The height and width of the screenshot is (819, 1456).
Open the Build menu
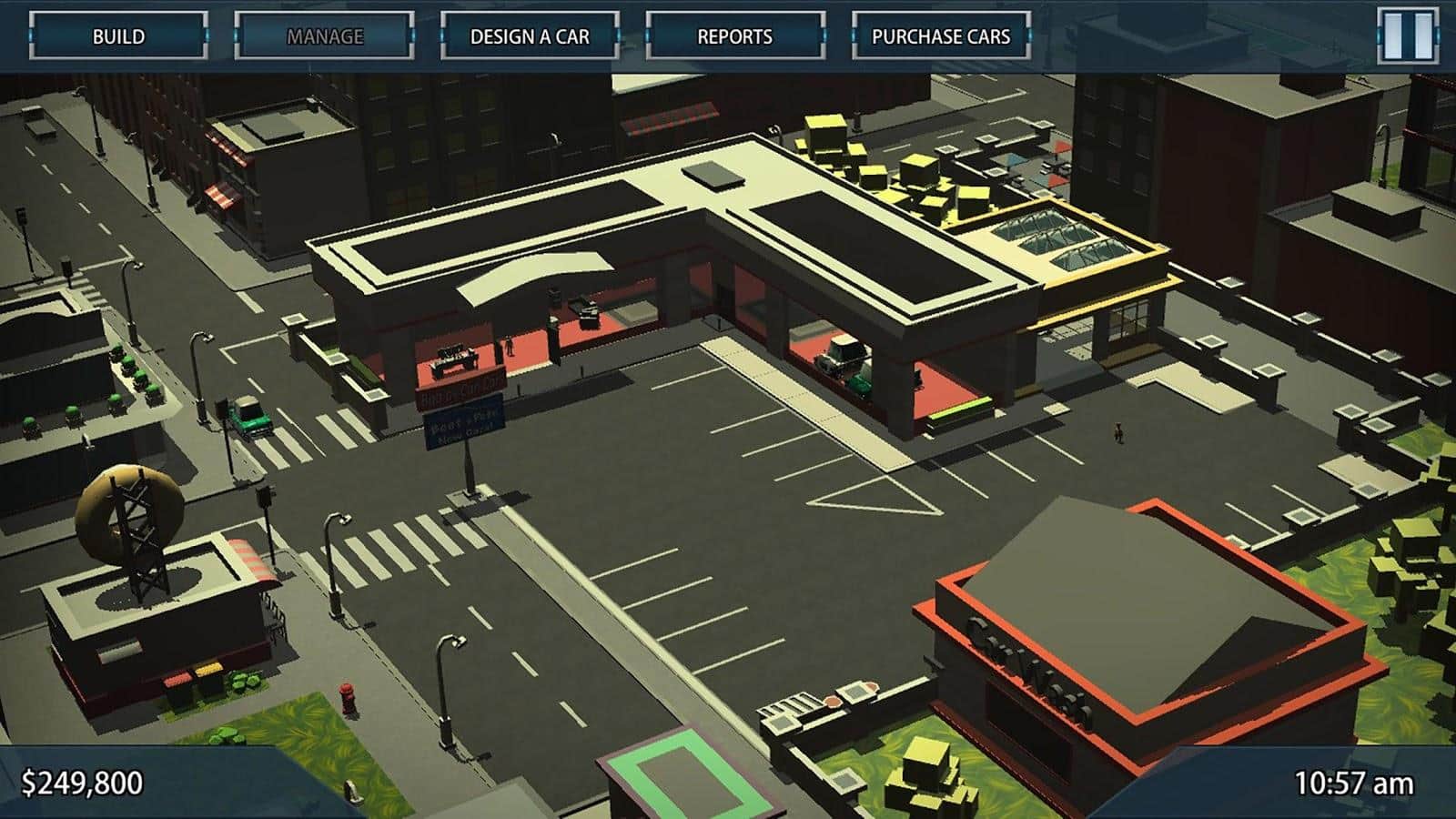(x=119, y=35)
